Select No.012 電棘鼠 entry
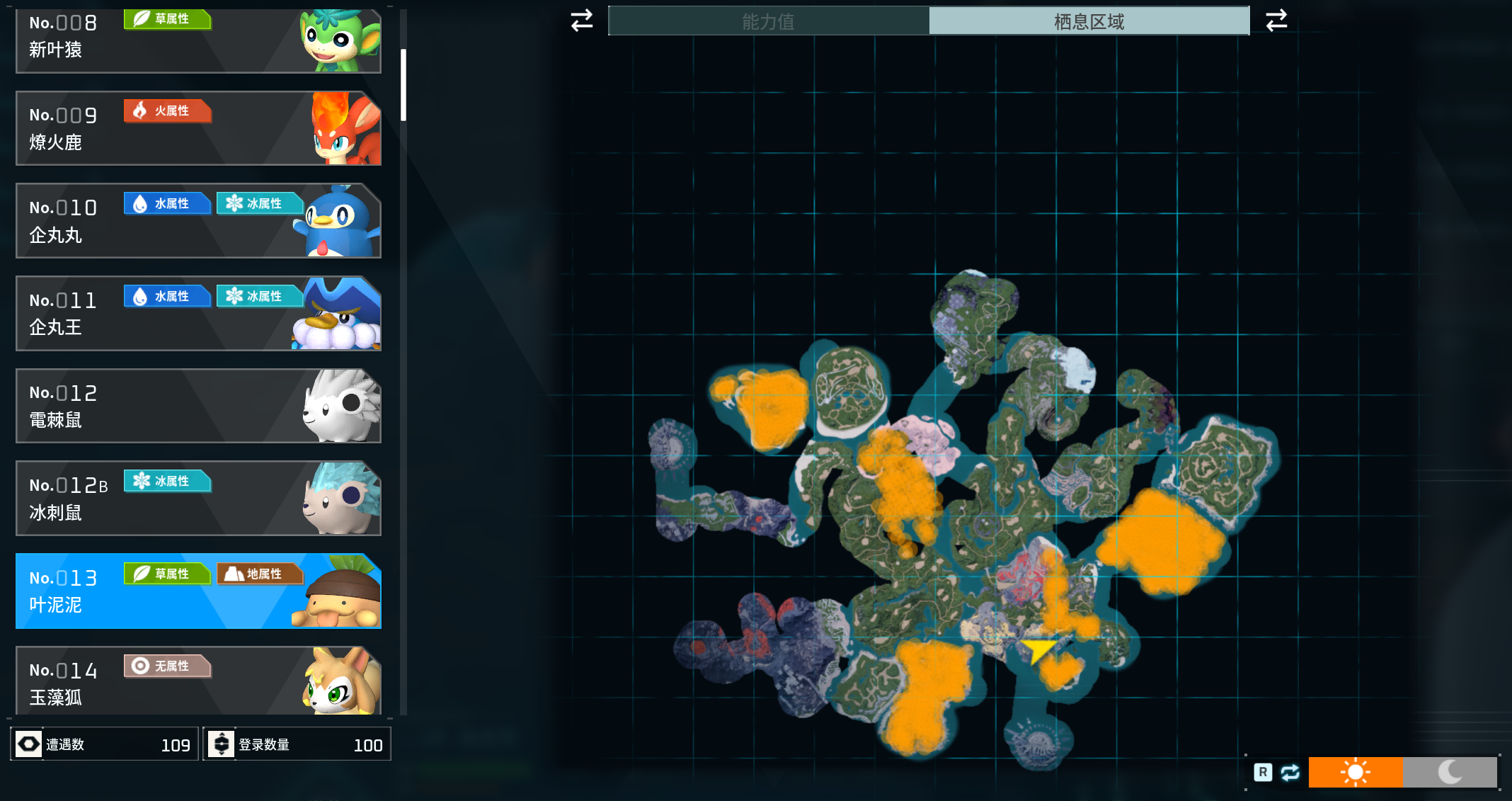Screen dimensions: 1512x801 click(198, 406)
